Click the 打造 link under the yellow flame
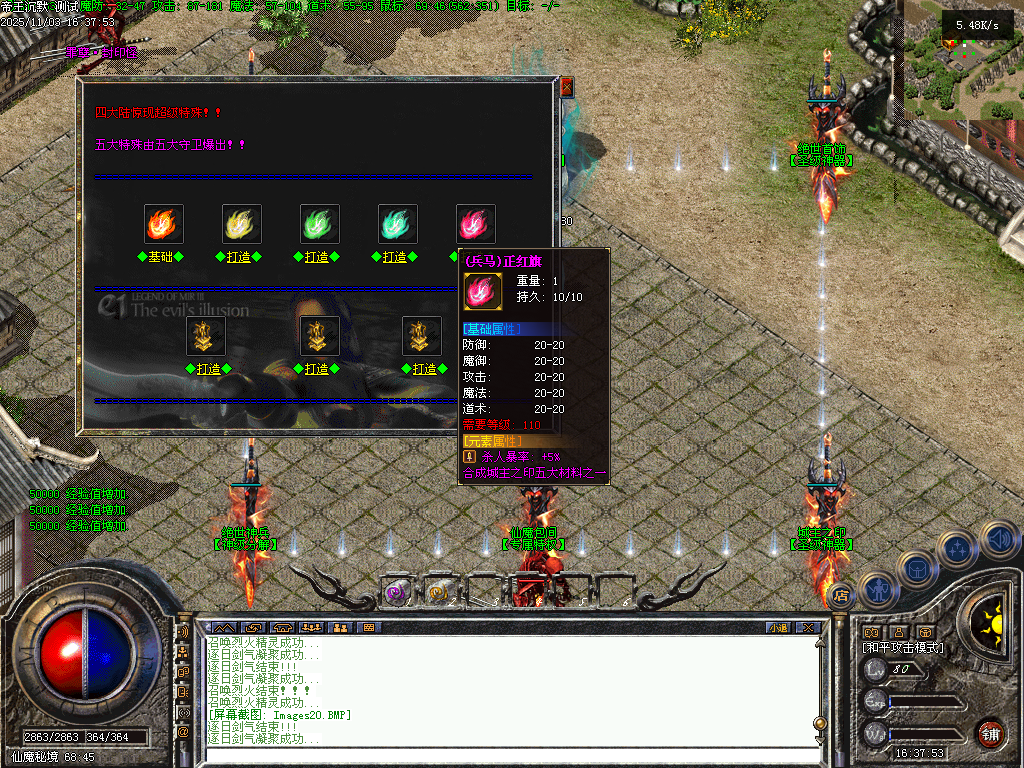This screenshot has height=768, width=1024. pos(238,257)
